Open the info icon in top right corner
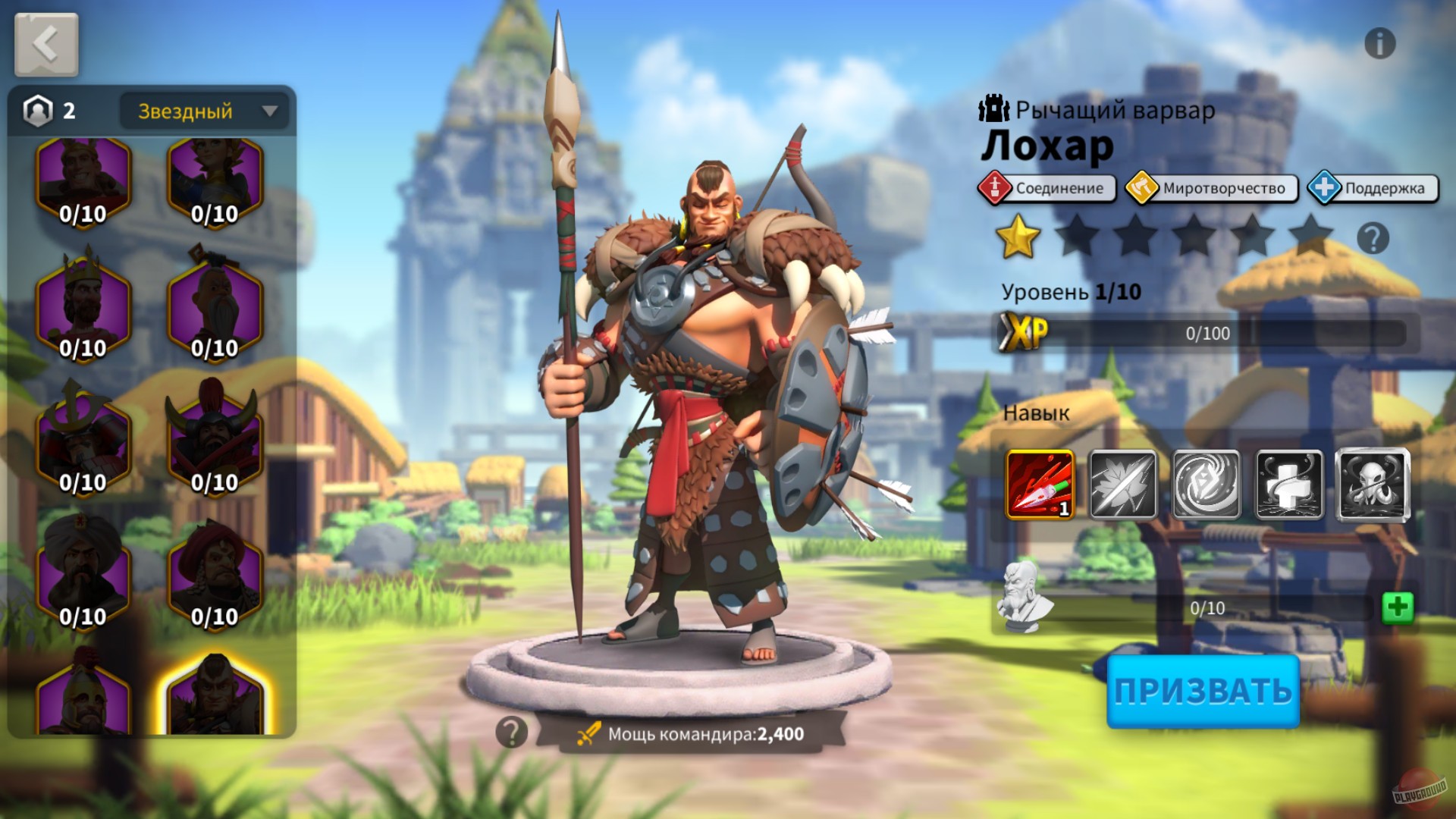 point(1380,43)
